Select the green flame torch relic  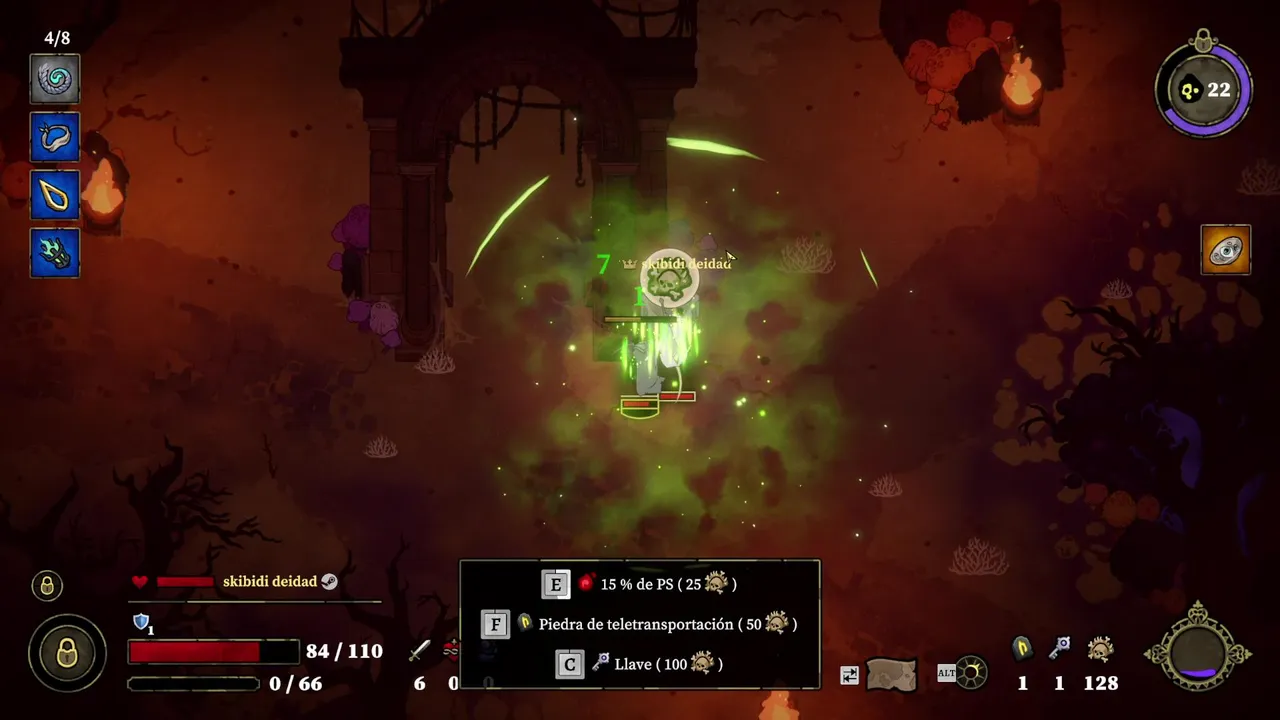tap(55, 252)
